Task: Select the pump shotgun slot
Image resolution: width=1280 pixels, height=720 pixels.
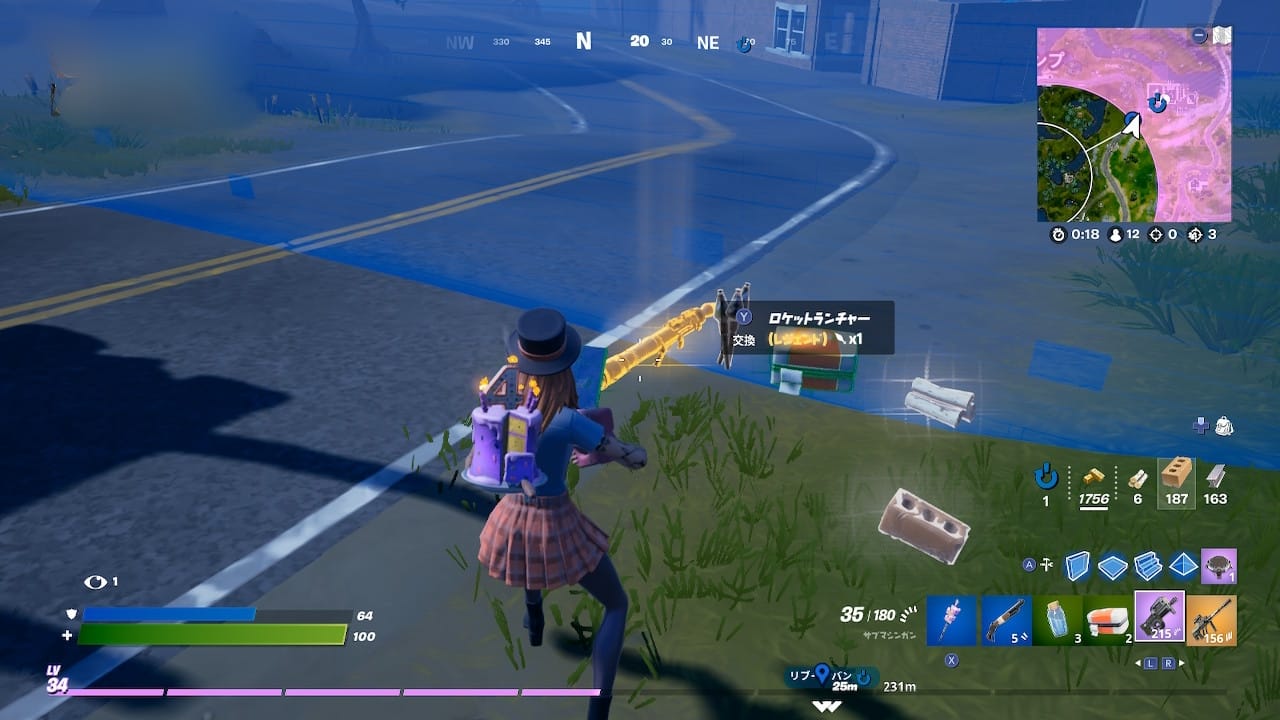Action: (x=1004, y=620)
